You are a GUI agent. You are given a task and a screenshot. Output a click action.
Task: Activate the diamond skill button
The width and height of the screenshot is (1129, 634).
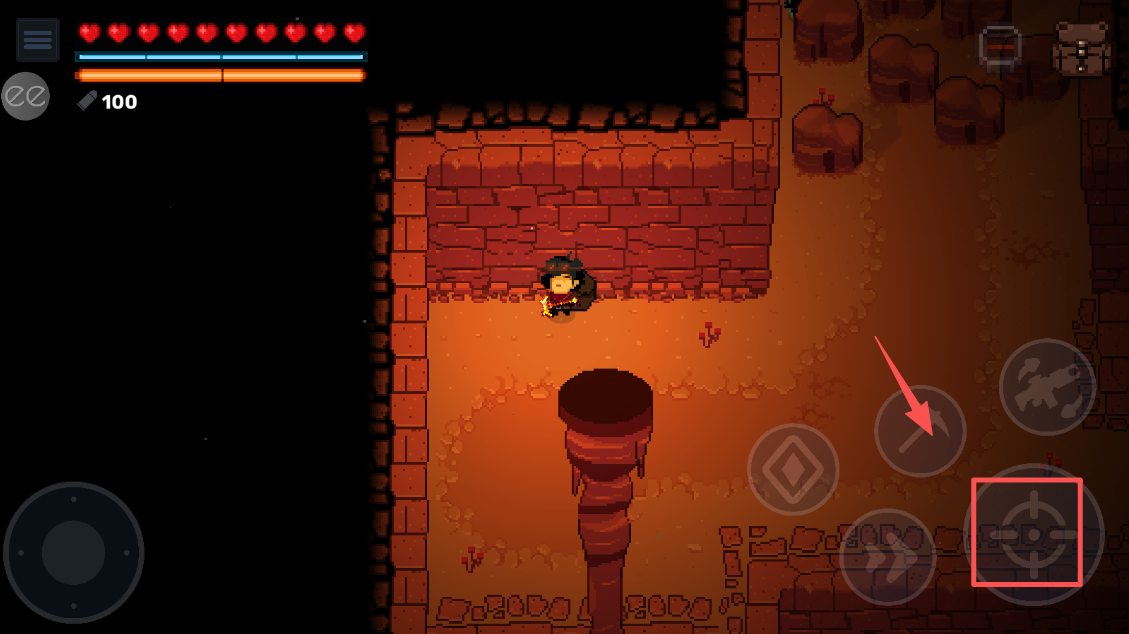pyautogui.click(x=793, y=469)
